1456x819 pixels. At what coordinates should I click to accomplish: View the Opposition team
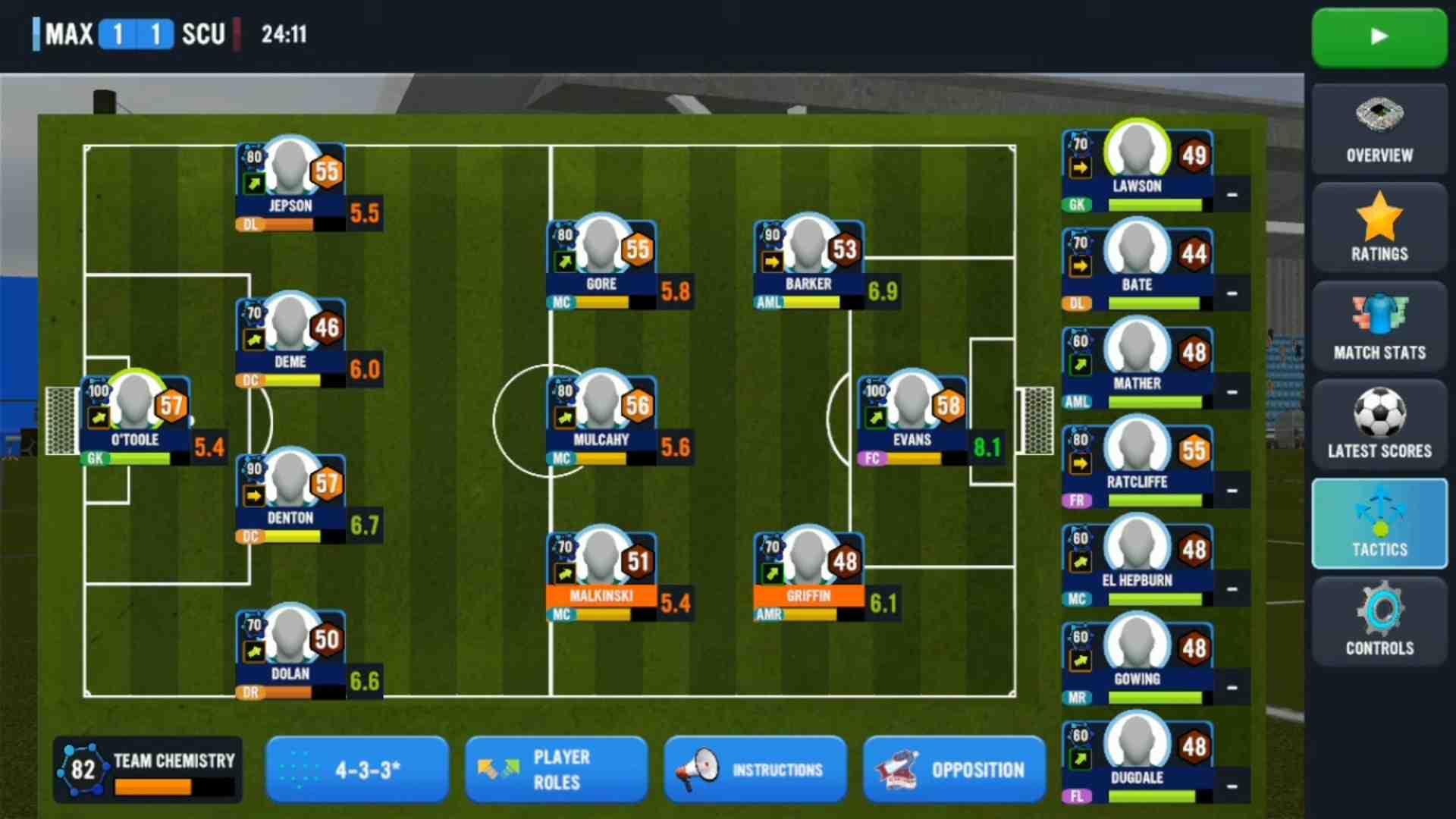click(x=954, y=770)
